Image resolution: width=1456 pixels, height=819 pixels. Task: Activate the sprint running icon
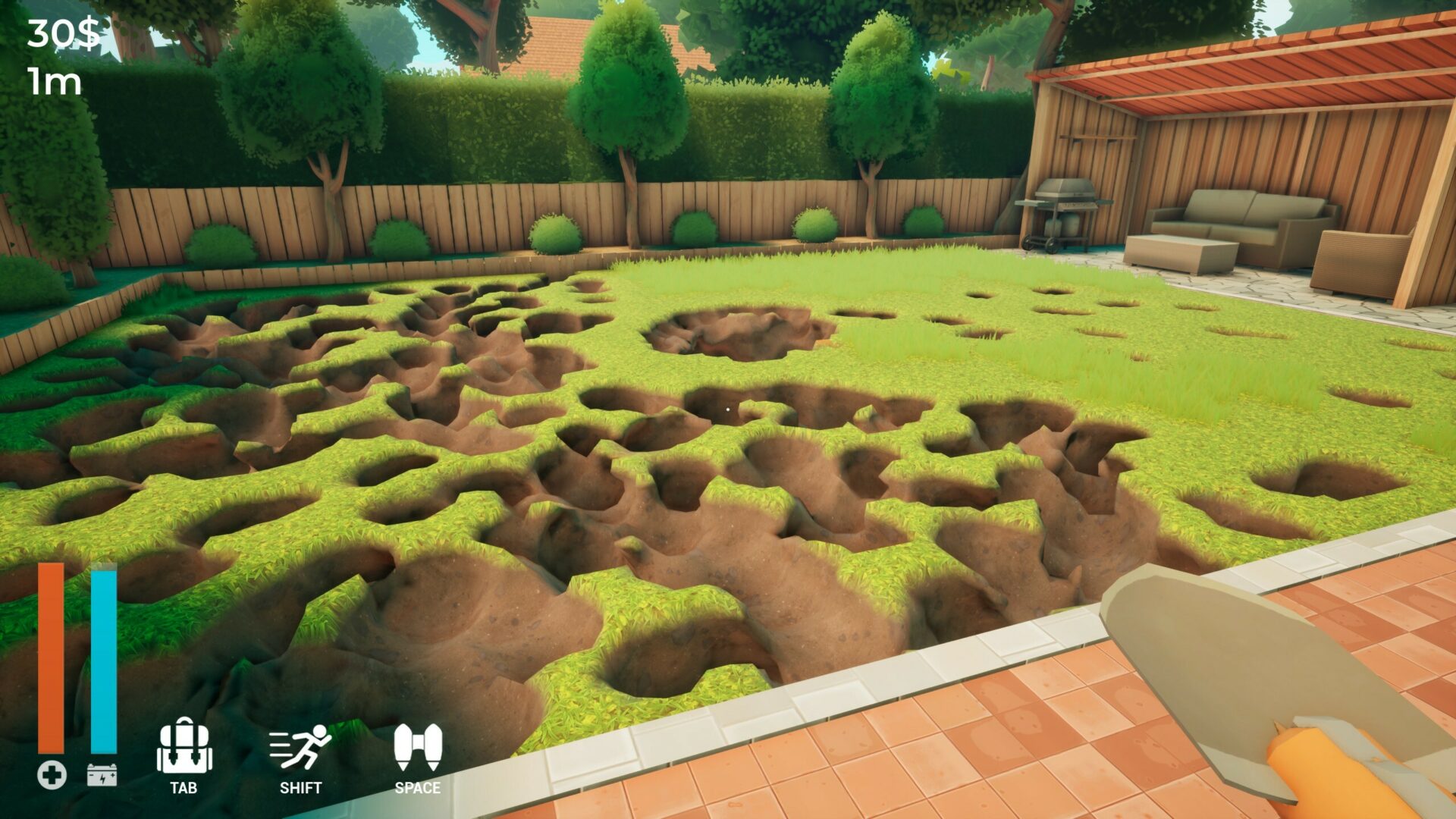(300, 747)
